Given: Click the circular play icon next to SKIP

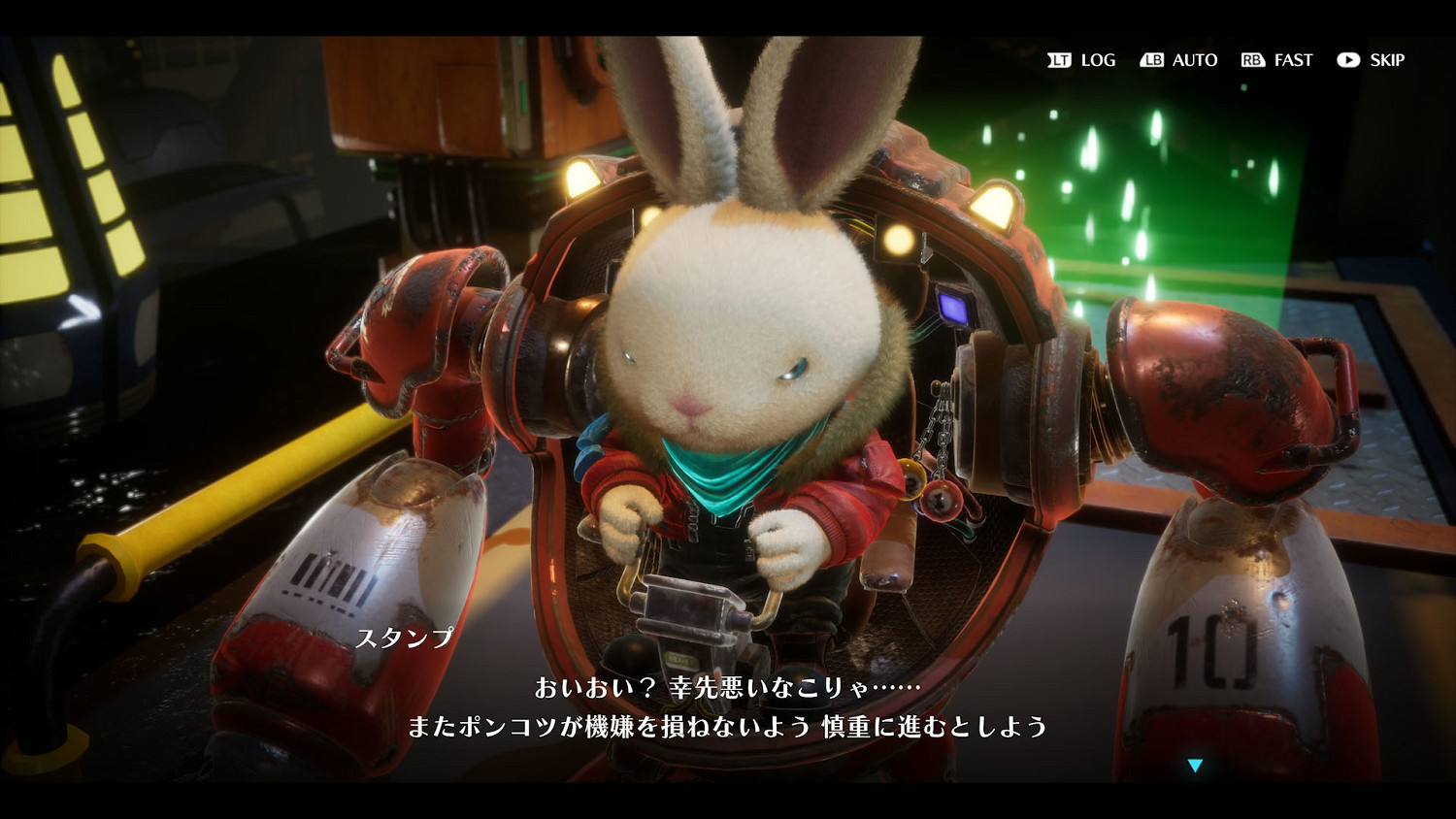Looking at the screenshot, I should tap(1347, 60).
